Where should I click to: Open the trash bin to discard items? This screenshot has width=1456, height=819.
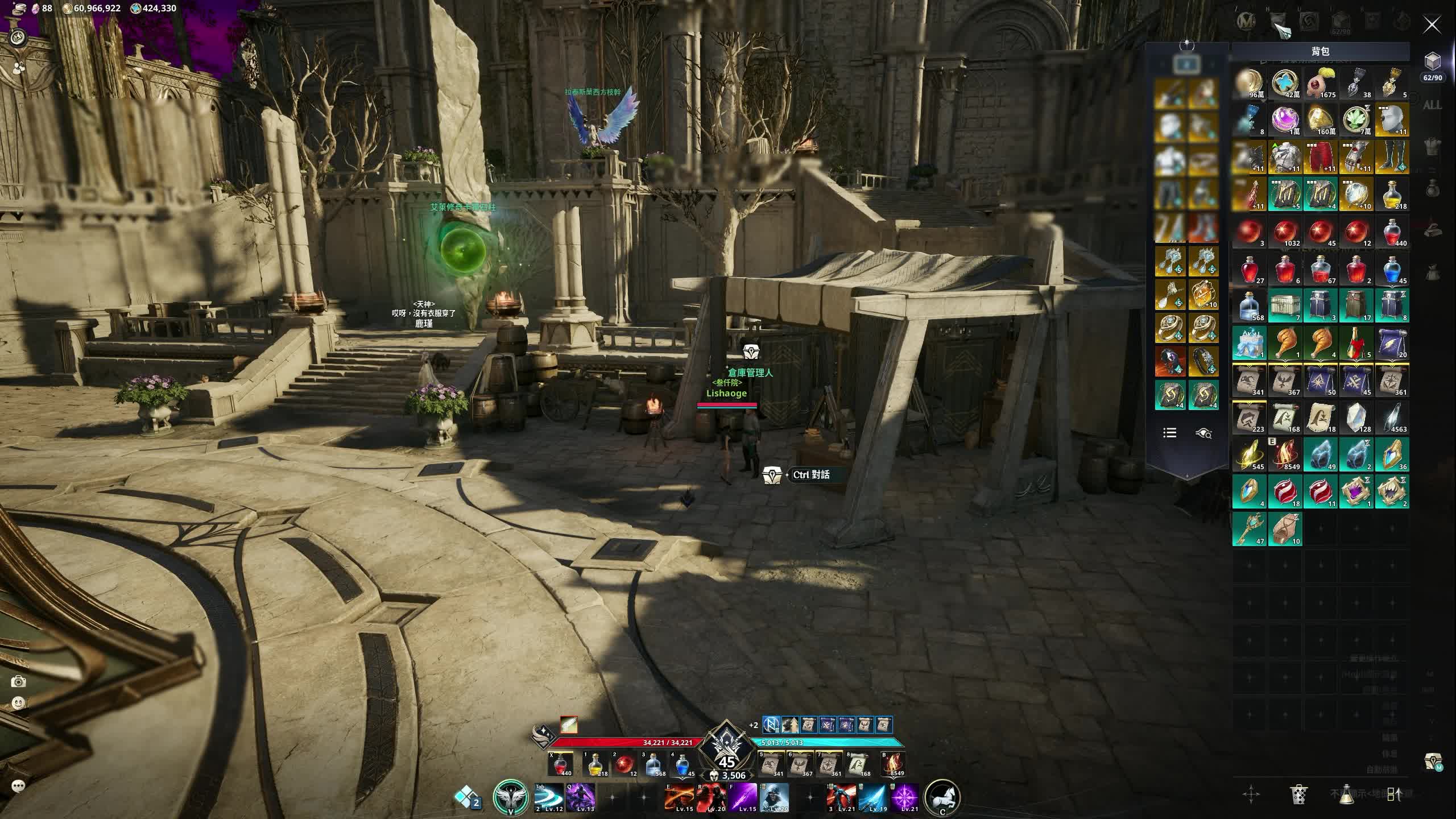[1298, 794]
